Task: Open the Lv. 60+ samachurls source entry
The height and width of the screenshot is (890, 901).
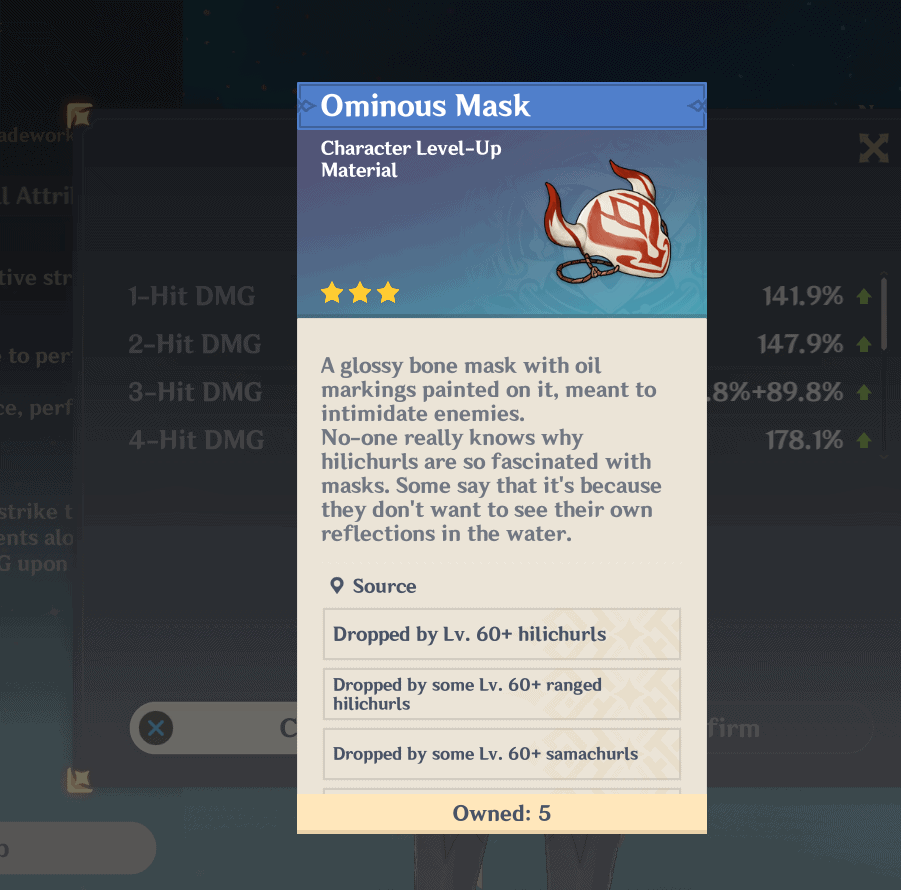Action: (x=501, y=754)
